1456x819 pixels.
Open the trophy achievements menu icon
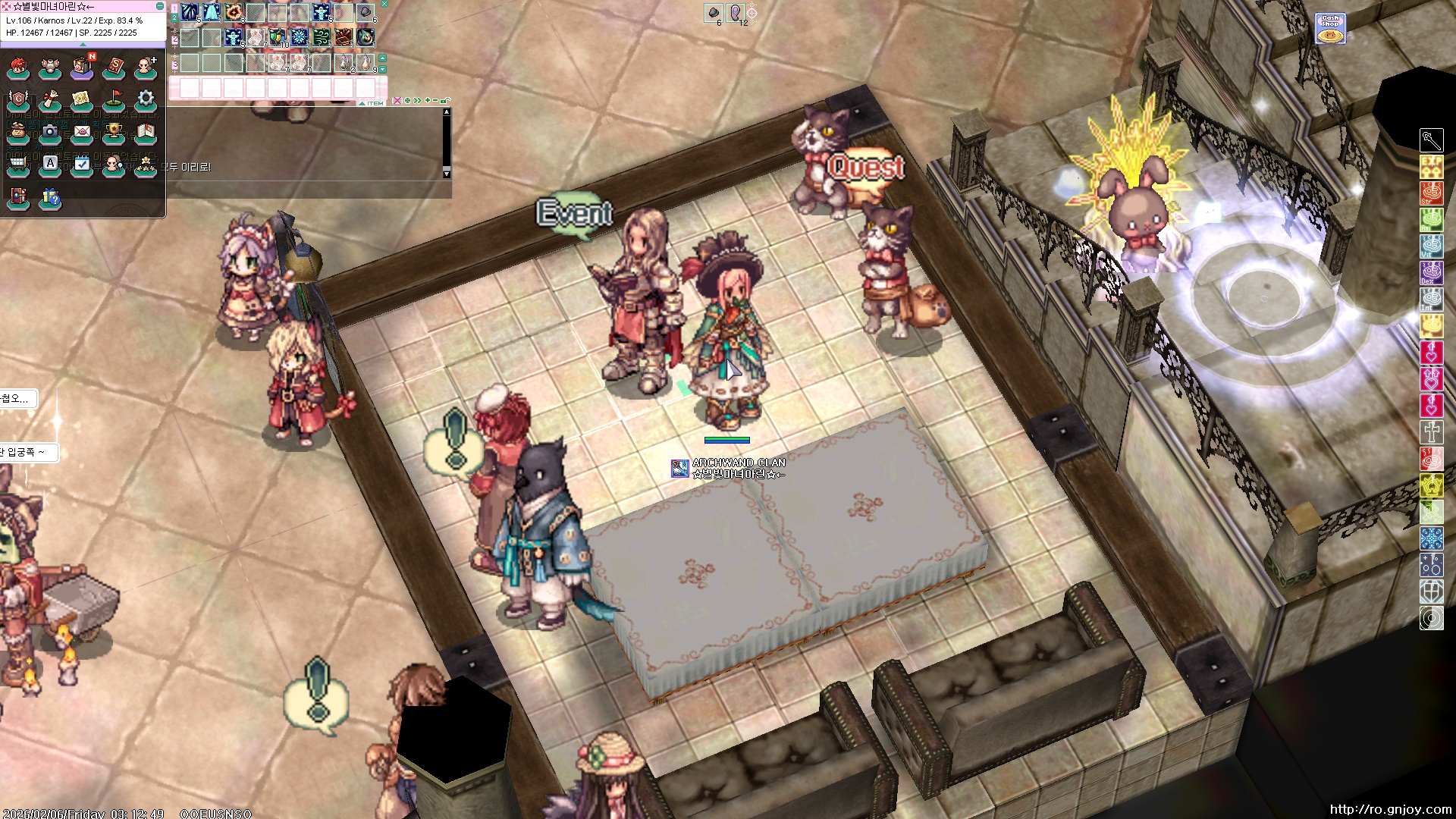(x=114, y=132)
